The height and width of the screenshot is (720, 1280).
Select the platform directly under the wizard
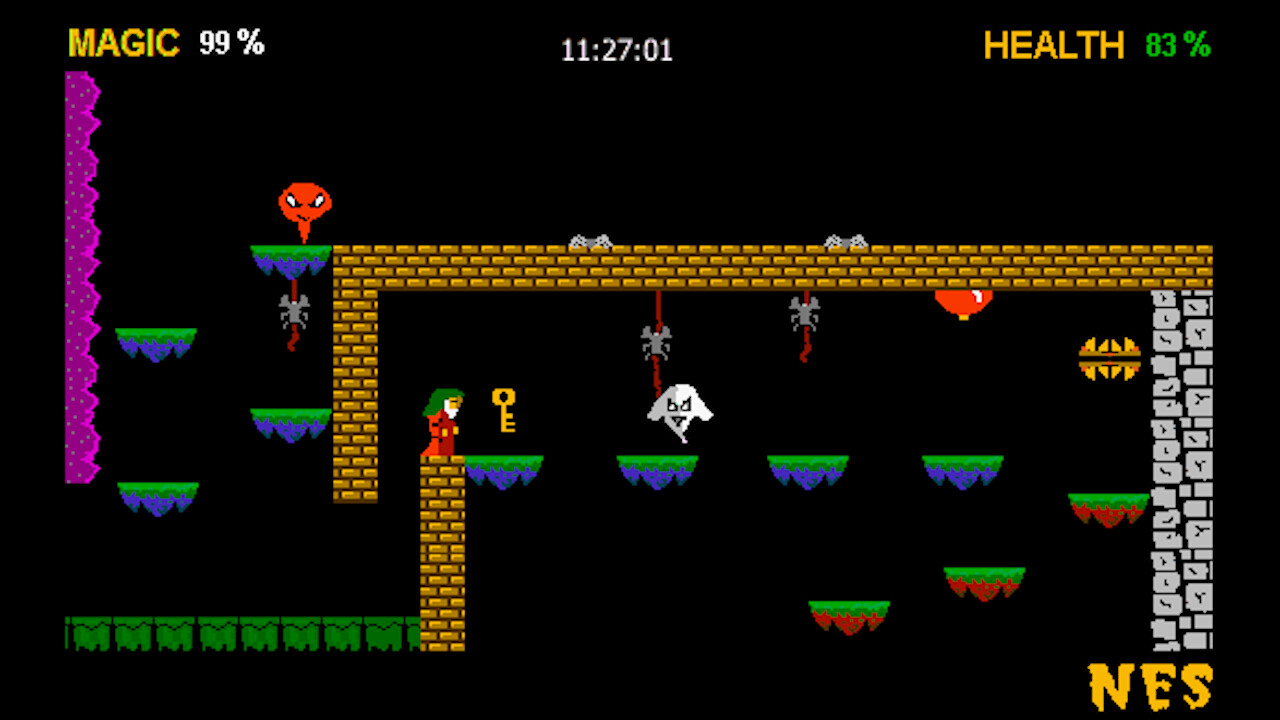pos(505,465)
